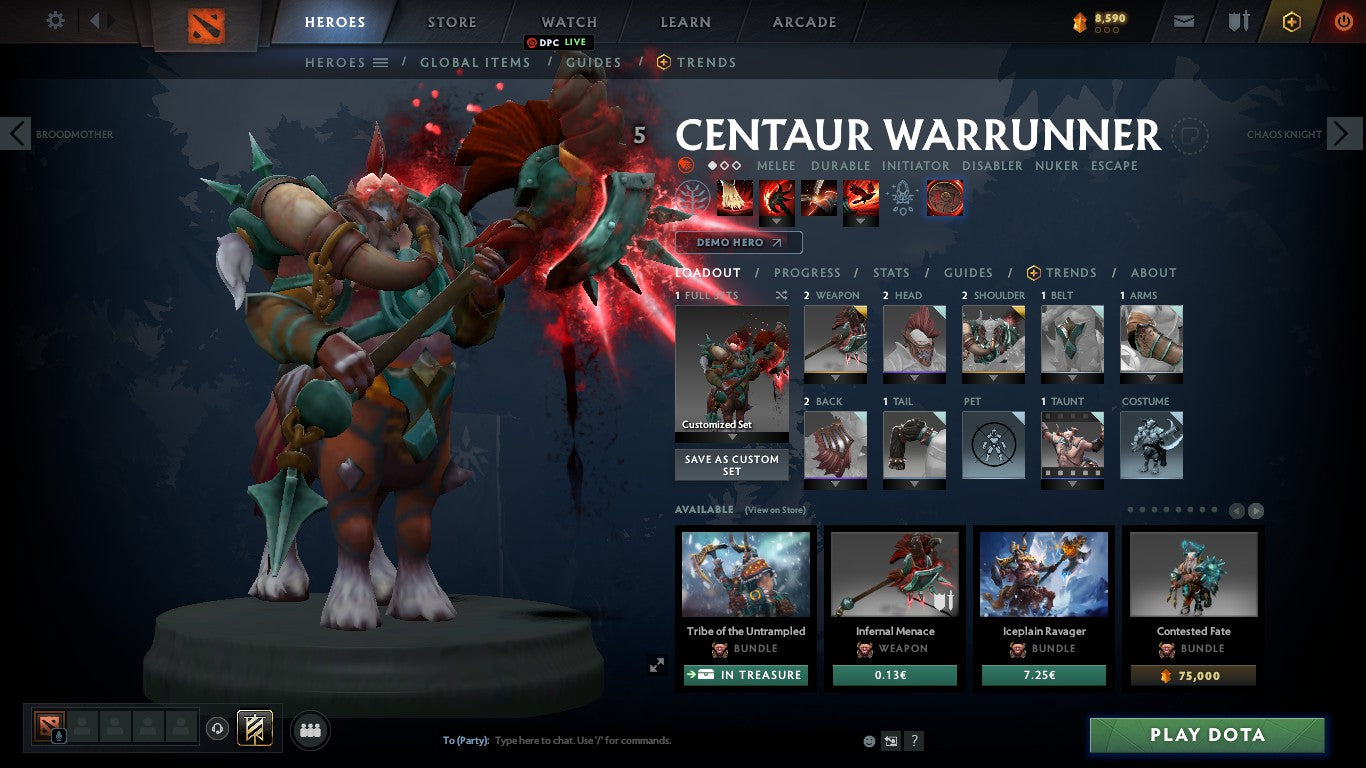Toggle favorite for Centaur Warrunner
The height and width of the screenshot is (768, 1366).
(1190, 136)
